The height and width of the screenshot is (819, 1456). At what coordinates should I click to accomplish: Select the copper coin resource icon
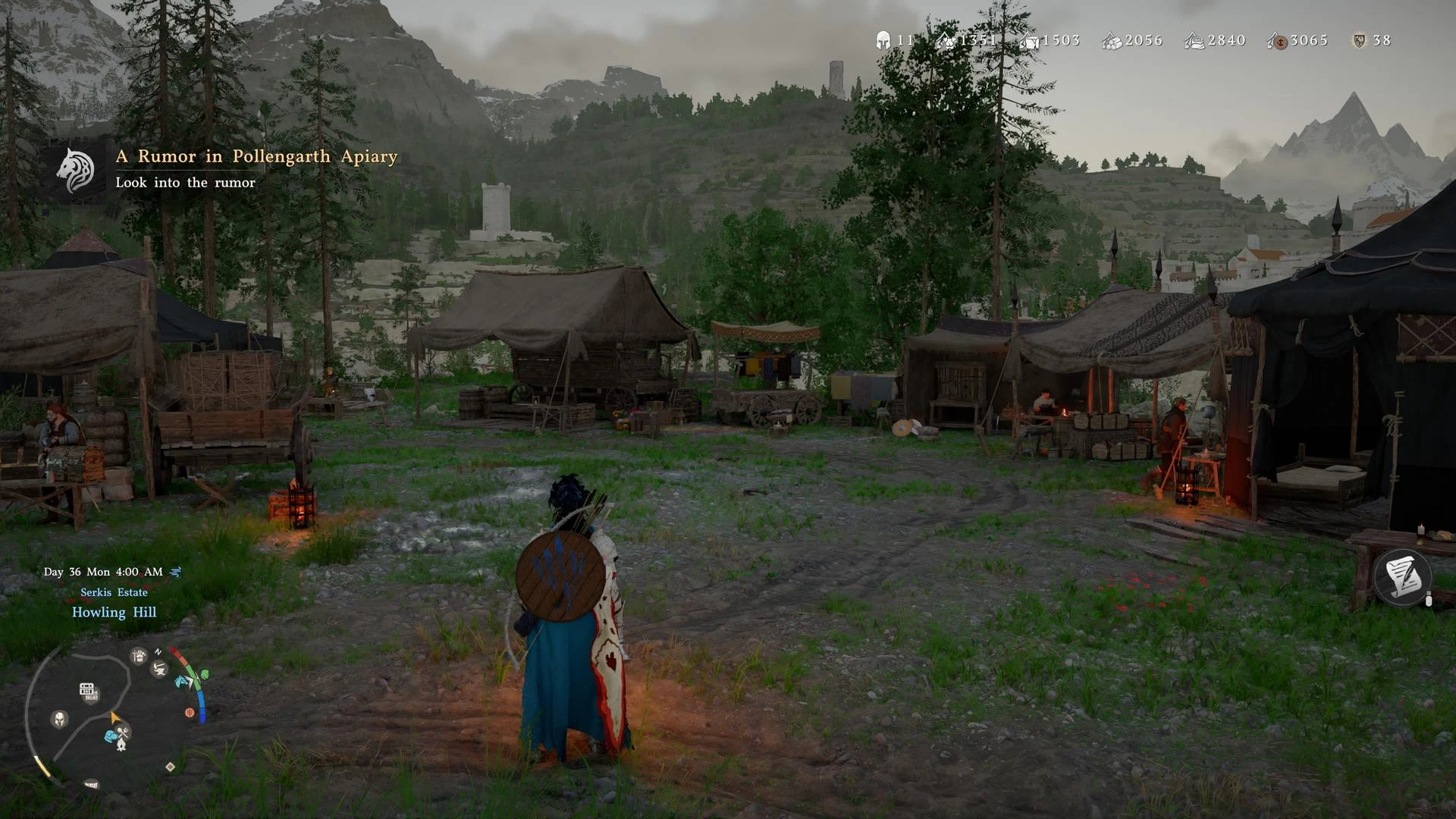coord(1279,41)
